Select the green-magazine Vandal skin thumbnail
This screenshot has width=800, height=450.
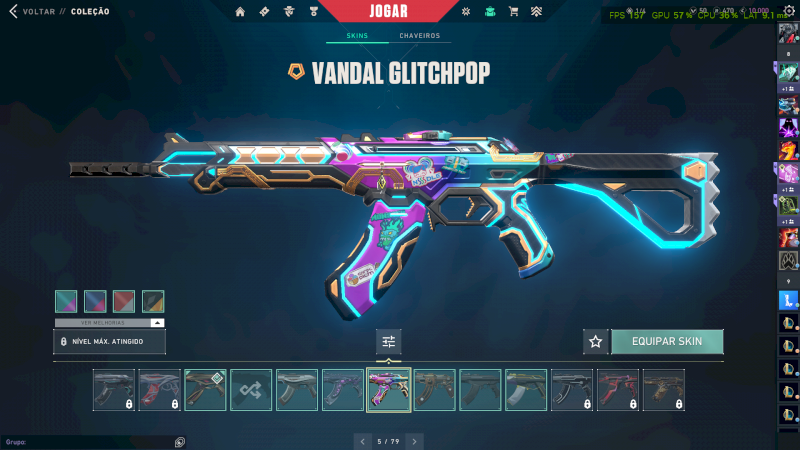coord(526,390)
